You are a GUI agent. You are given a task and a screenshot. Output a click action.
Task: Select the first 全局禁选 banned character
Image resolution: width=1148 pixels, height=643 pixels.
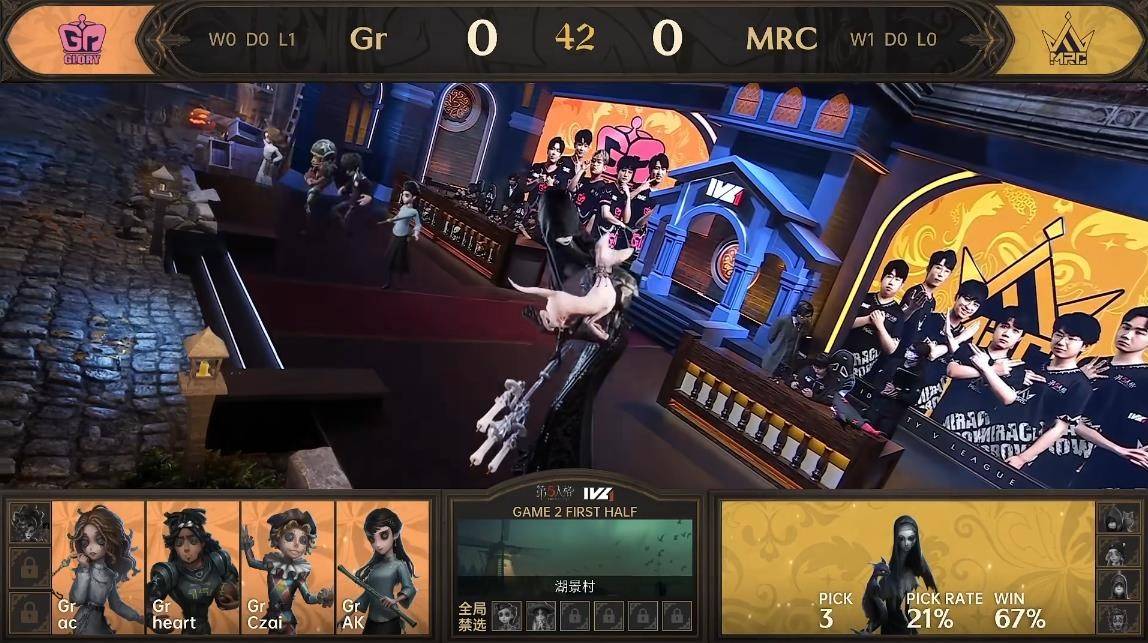507,613
